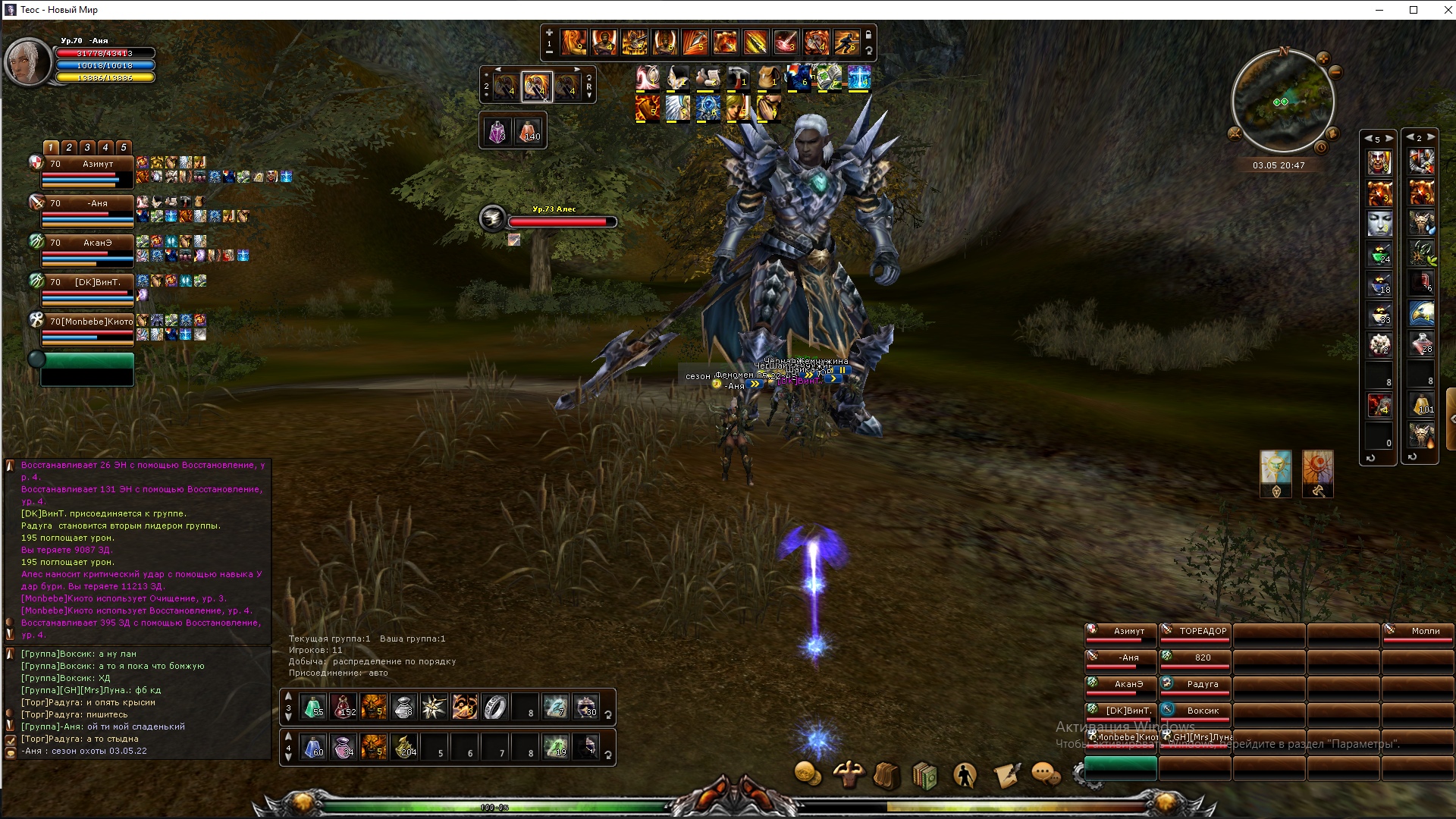Open the leather bag inventory
Viewport: 1456px width, 819px height.
point(887,776)
